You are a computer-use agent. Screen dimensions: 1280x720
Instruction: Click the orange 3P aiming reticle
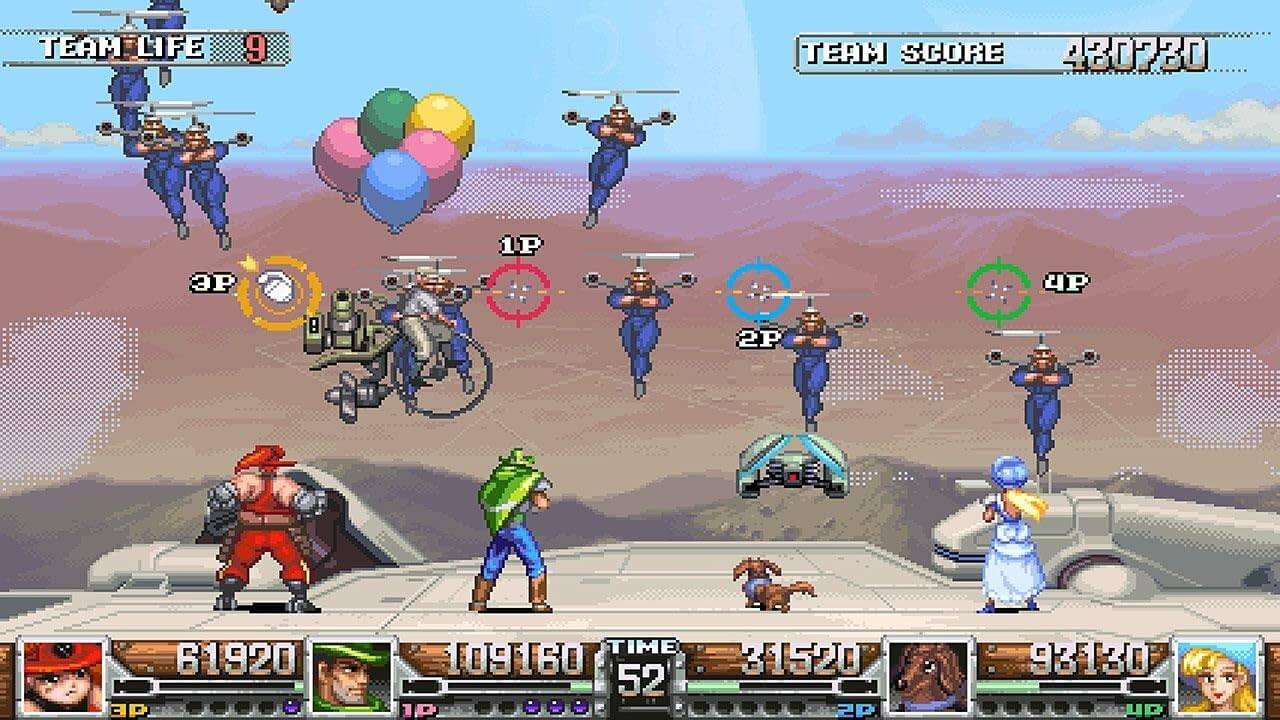[x=279, y=292]
